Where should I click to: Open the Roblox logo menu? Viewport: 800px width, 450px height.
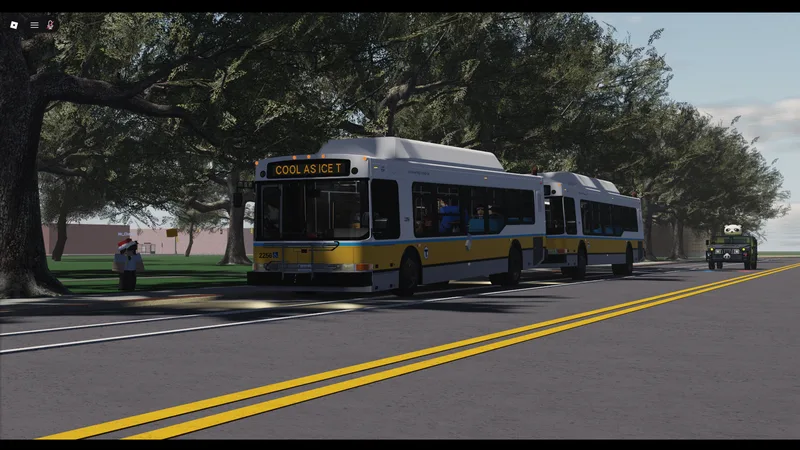[x=15, y=24]
